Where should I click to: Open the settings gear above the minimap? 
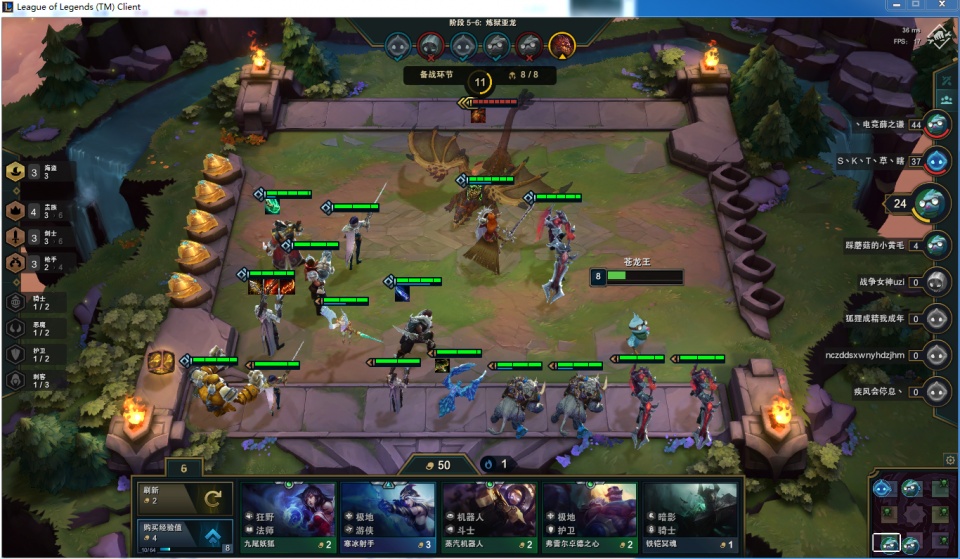tap(949, 460)
